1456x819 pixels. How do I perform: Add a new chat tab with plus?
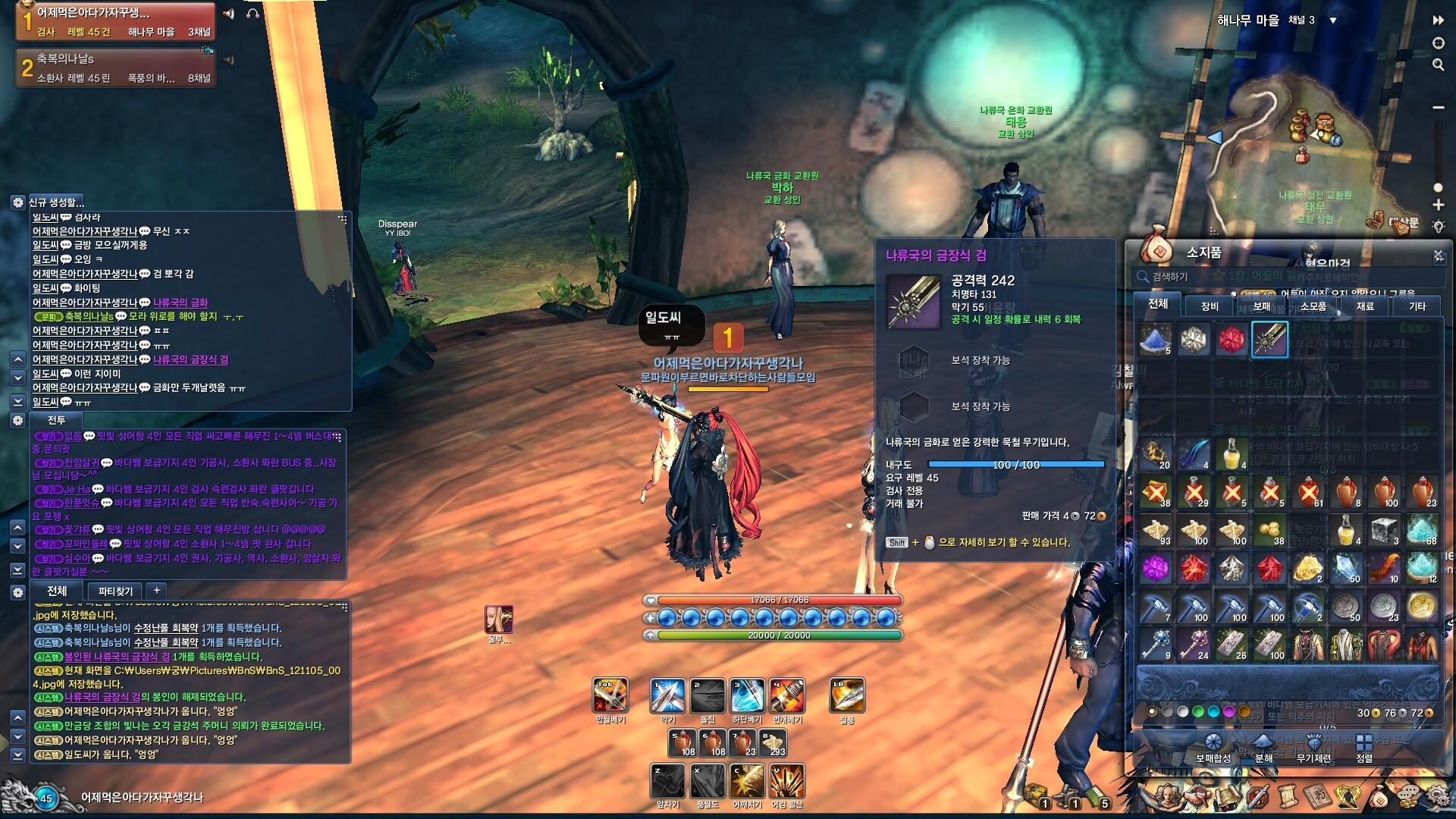coord(156,590)
